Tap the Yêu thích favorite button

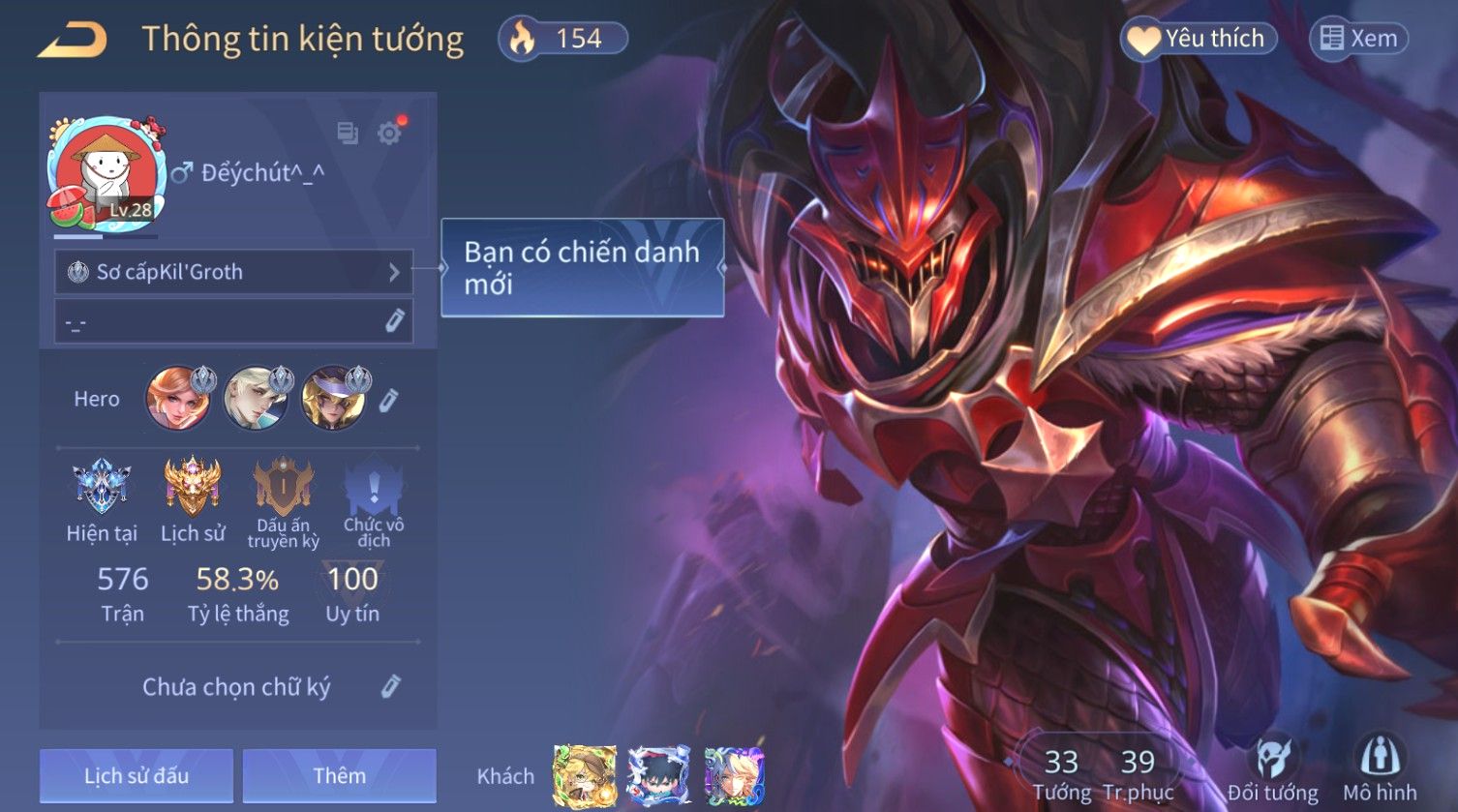(x=1199, y=39)
